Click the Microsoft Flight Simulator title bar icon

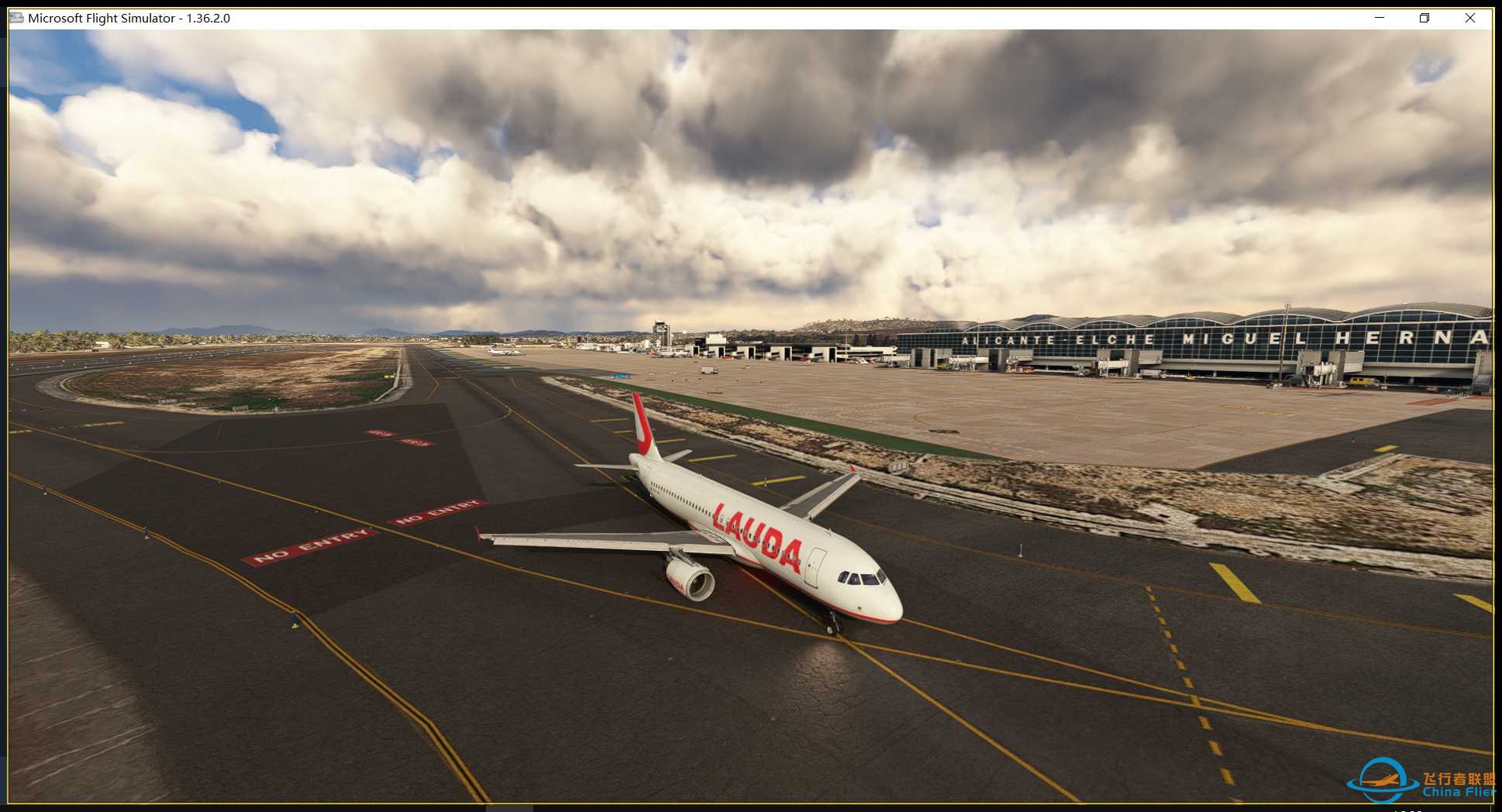click(x=16, y=17)
